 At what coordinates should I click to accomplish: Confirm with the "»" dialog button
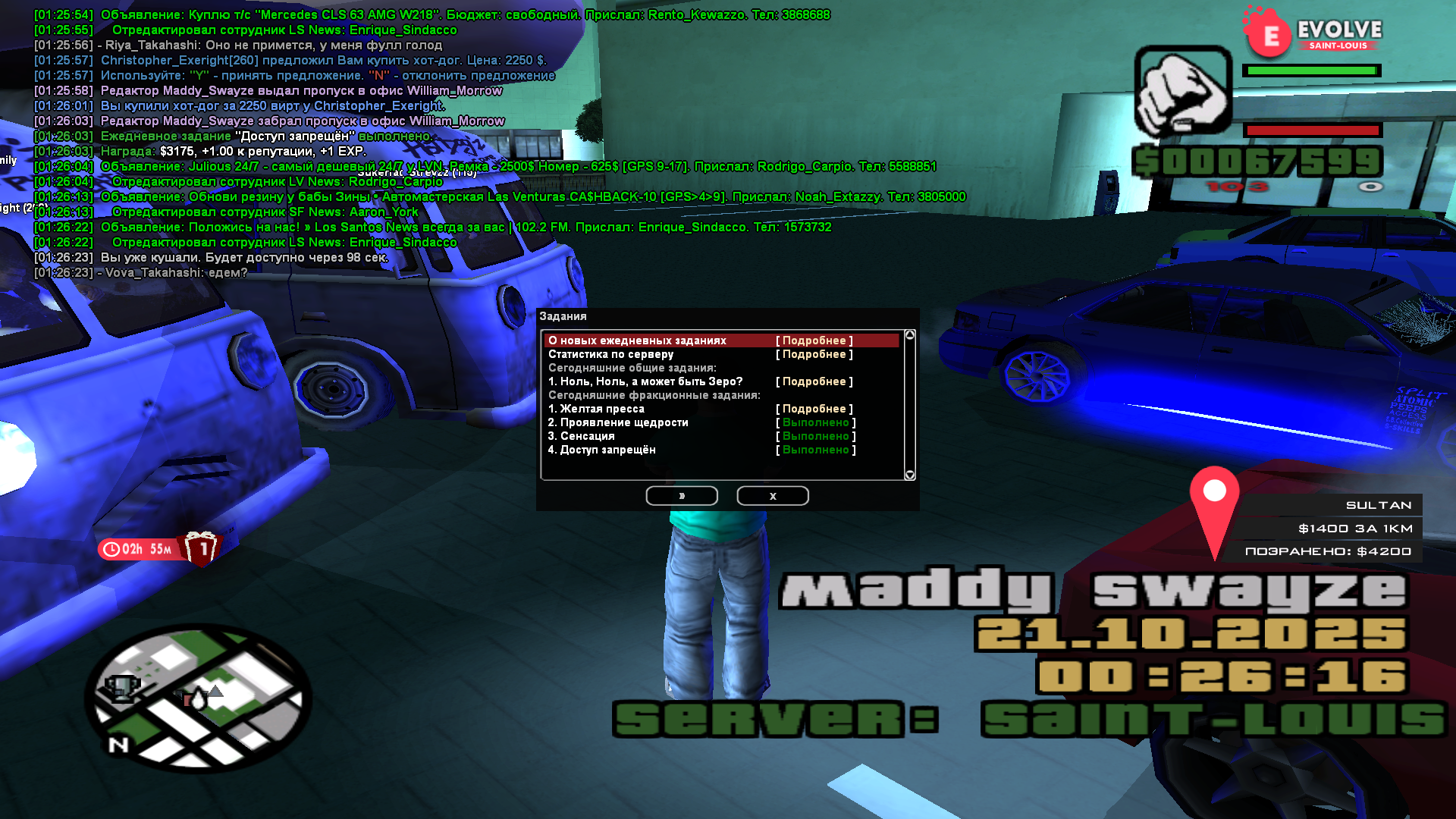point(682,496)
